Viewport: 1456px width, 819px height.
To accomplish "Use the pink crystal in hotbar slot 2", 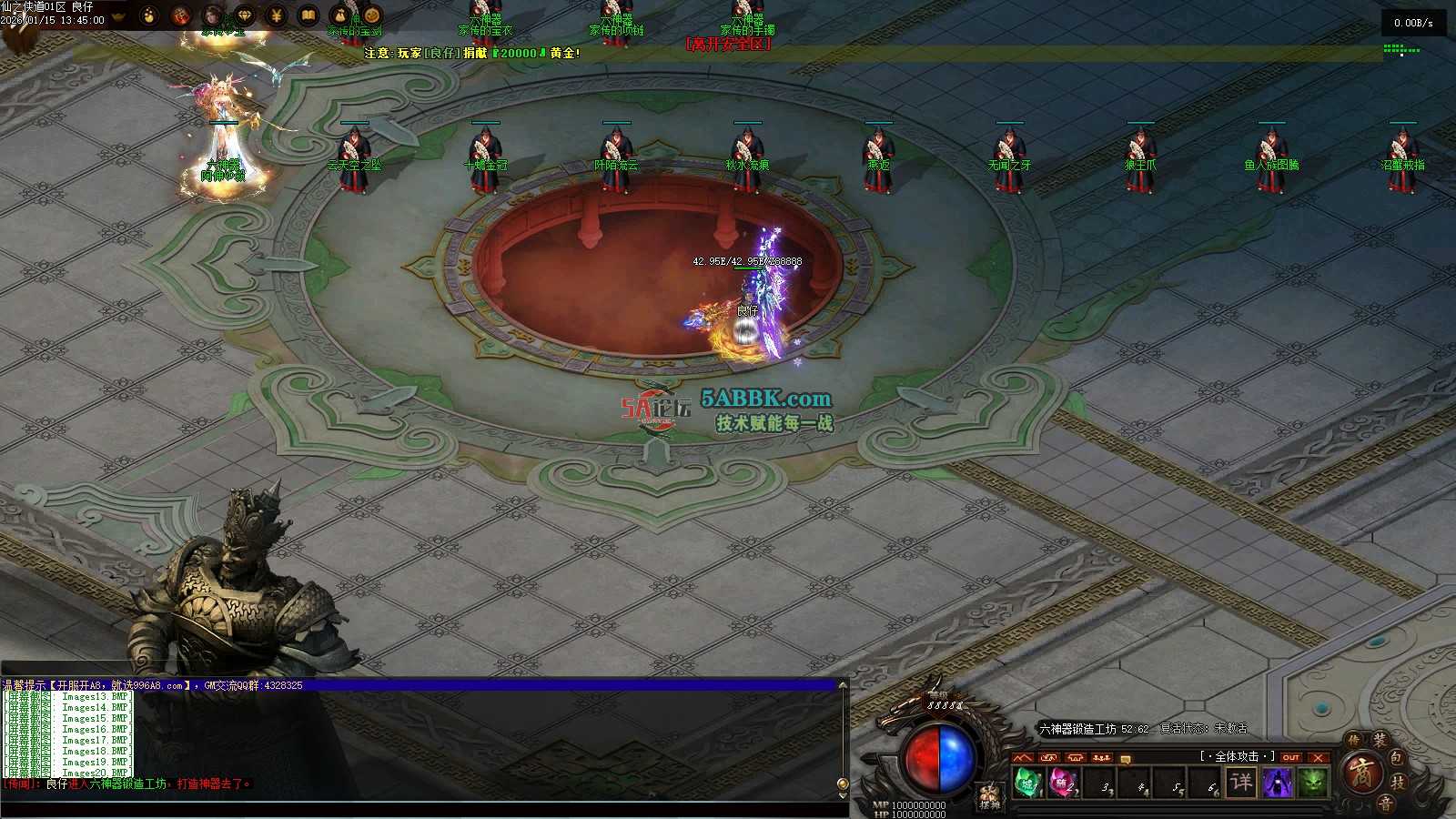I will coord(1061,783).
